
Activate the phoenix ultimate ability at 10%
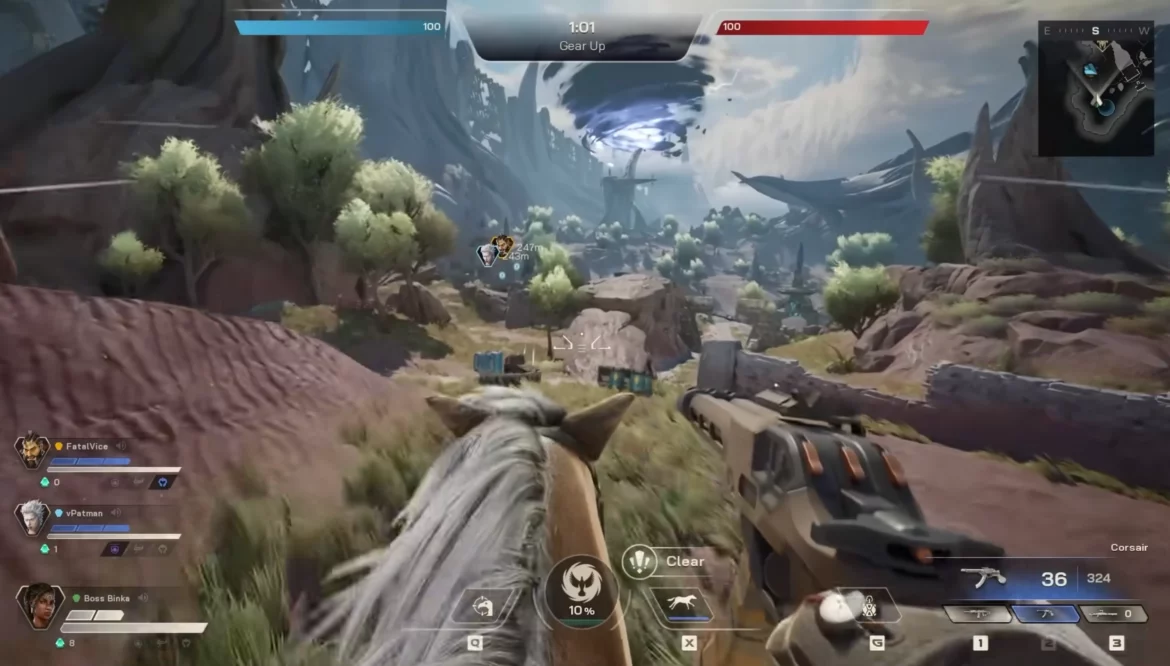pyautogui.click(x=581, y=592)
